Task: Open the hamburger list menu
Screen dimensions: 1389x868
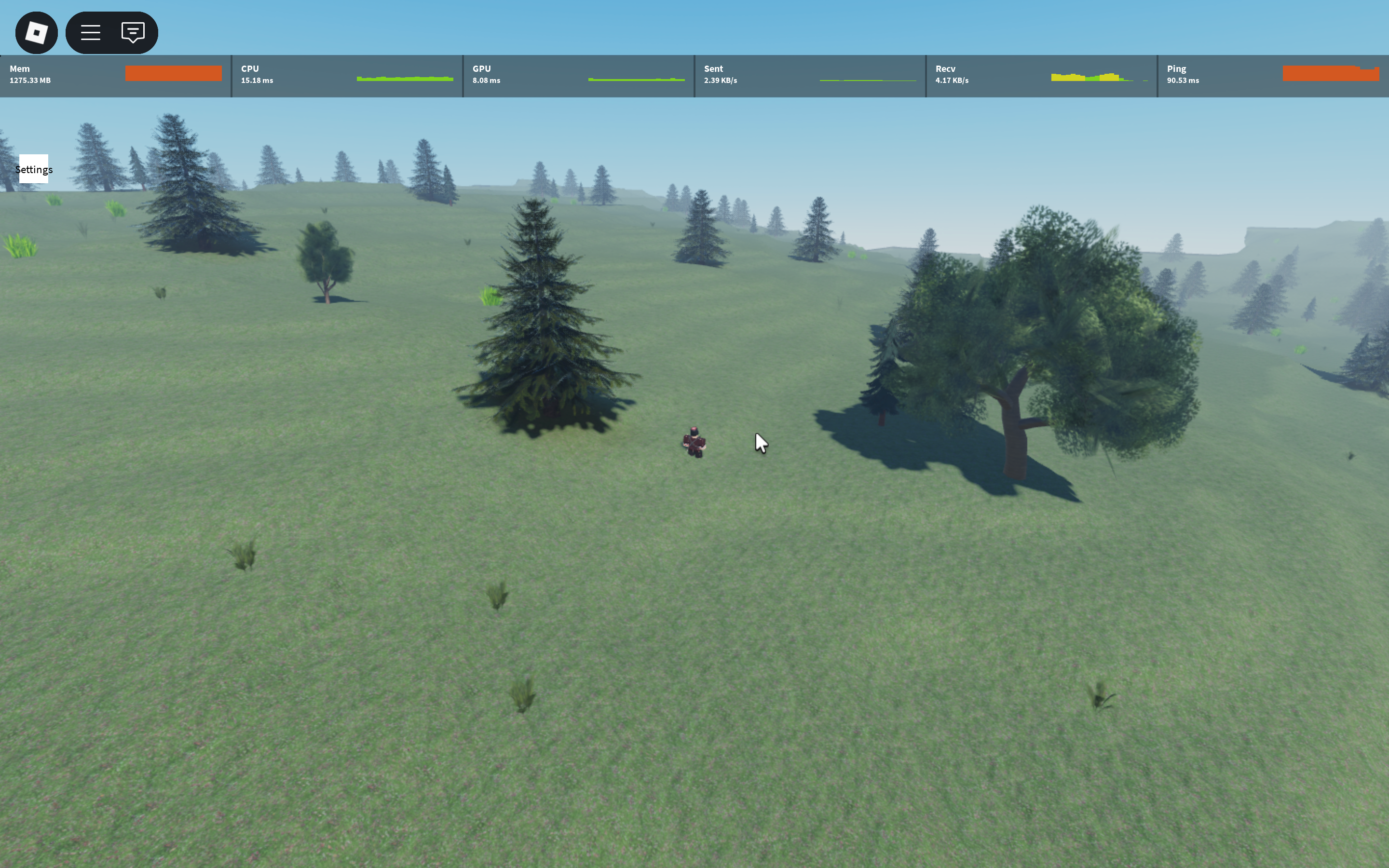Action: click(91, 33)
